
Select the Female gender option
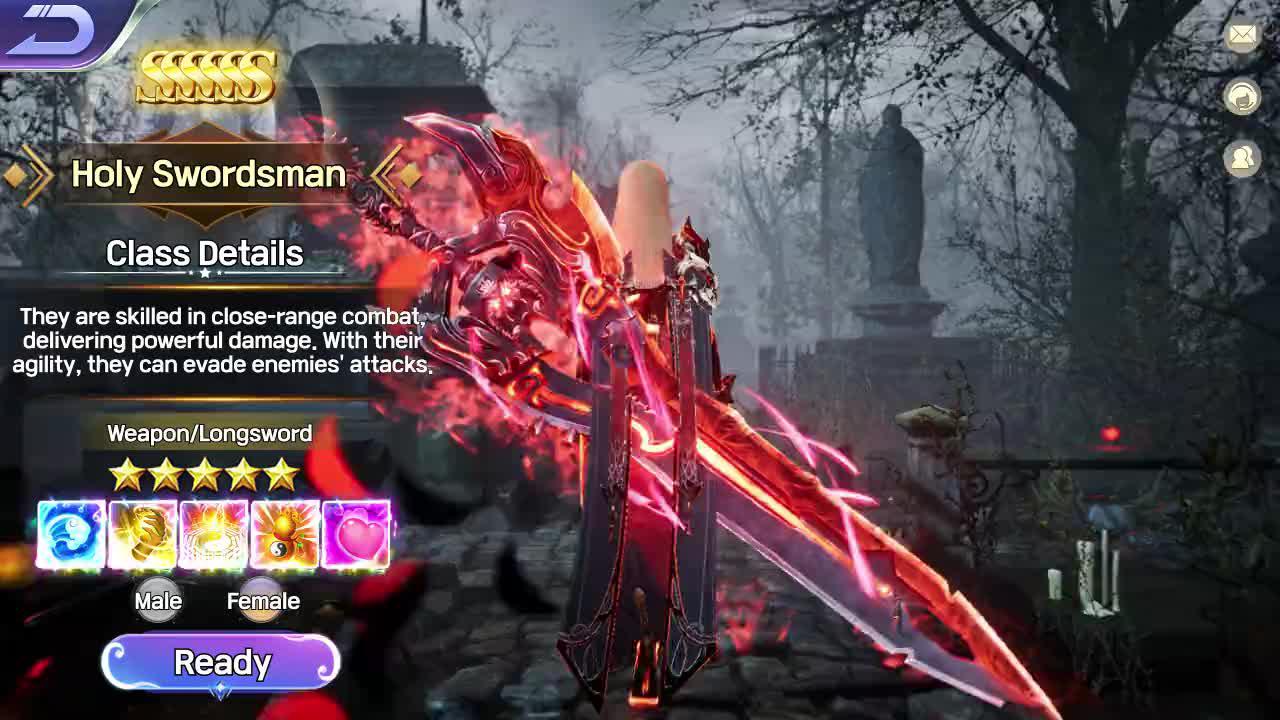click(x=262, y=600)
